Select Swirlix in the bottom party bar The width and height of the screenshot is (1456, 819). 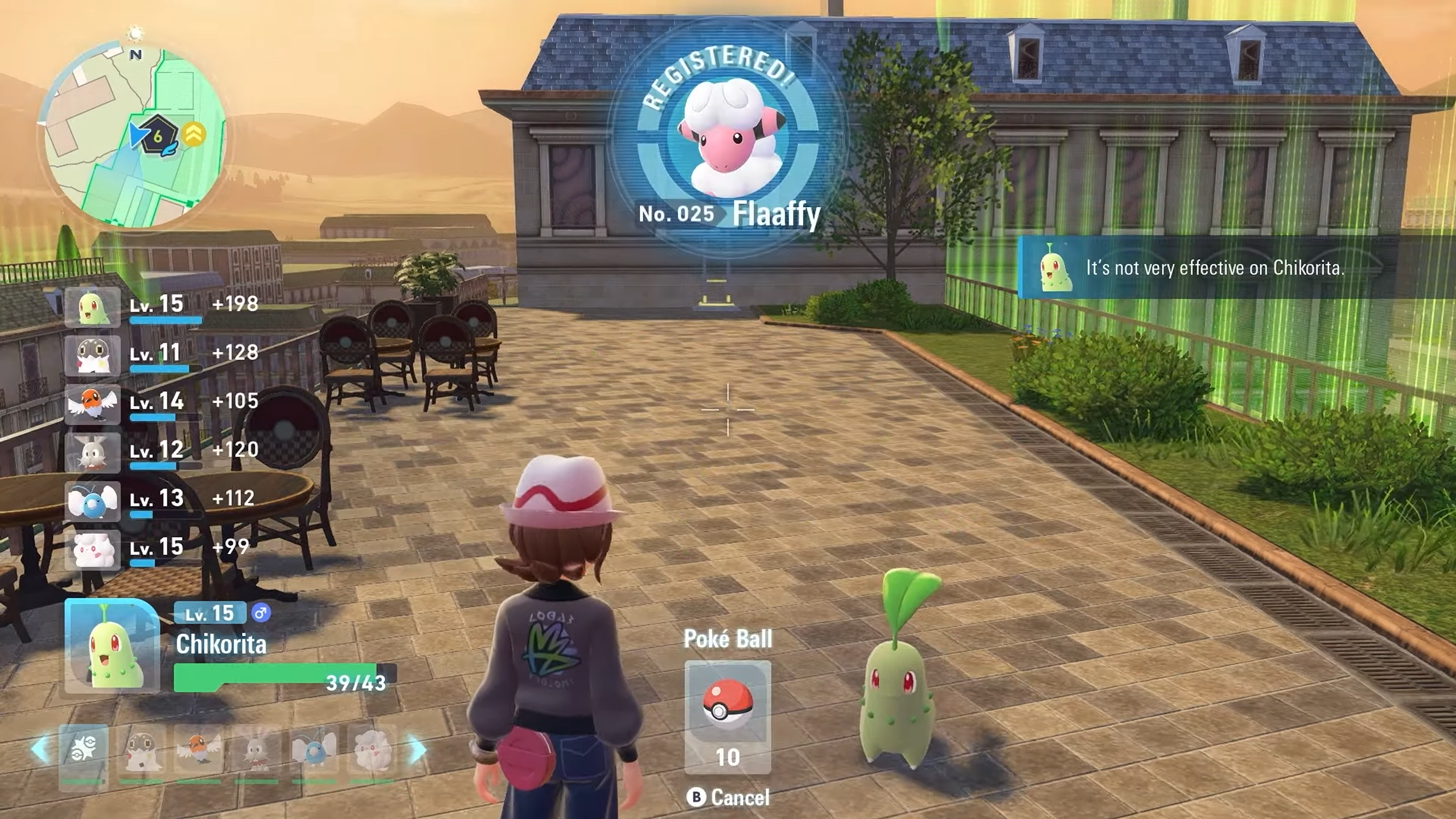pos(372,750)
